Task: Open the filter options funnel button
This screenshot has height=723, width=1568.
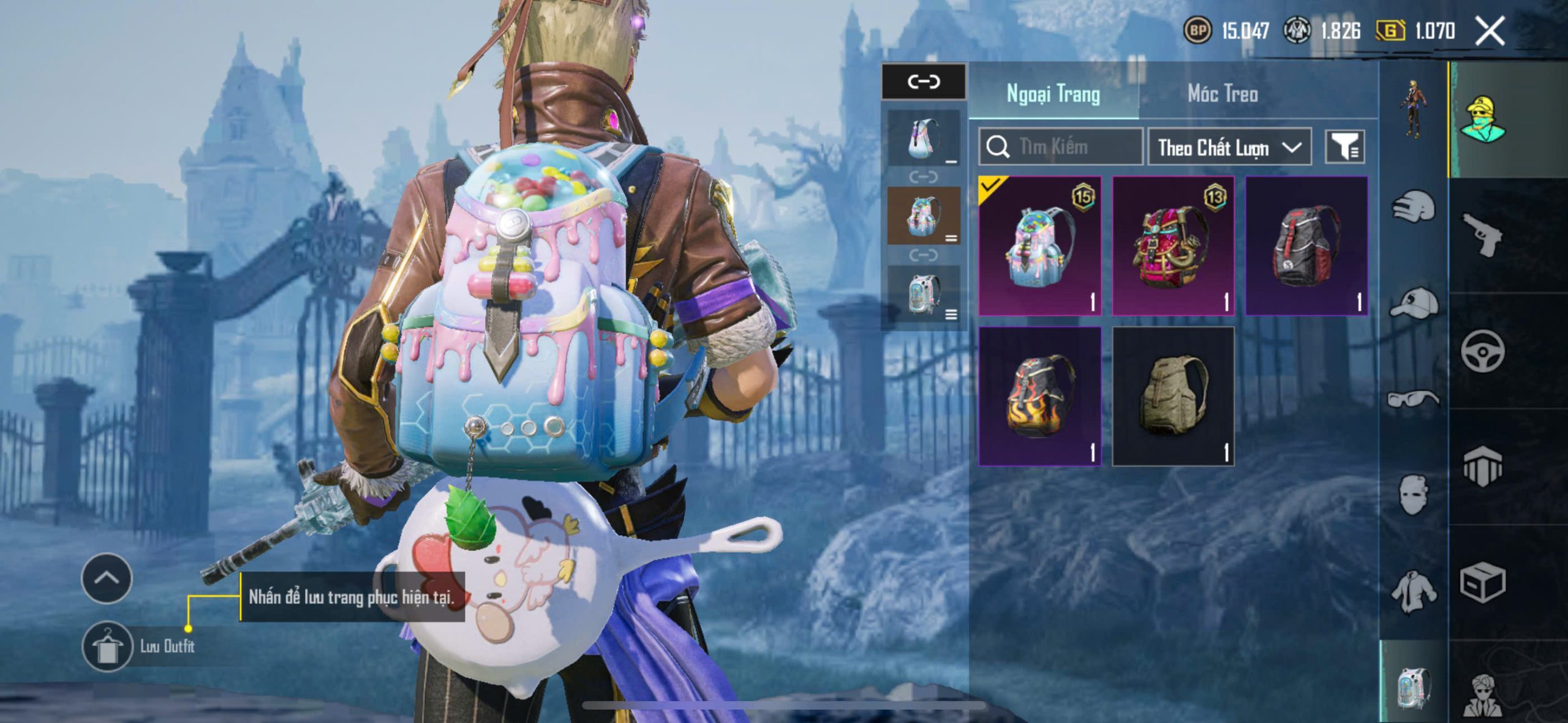Action: [1344, 147]
